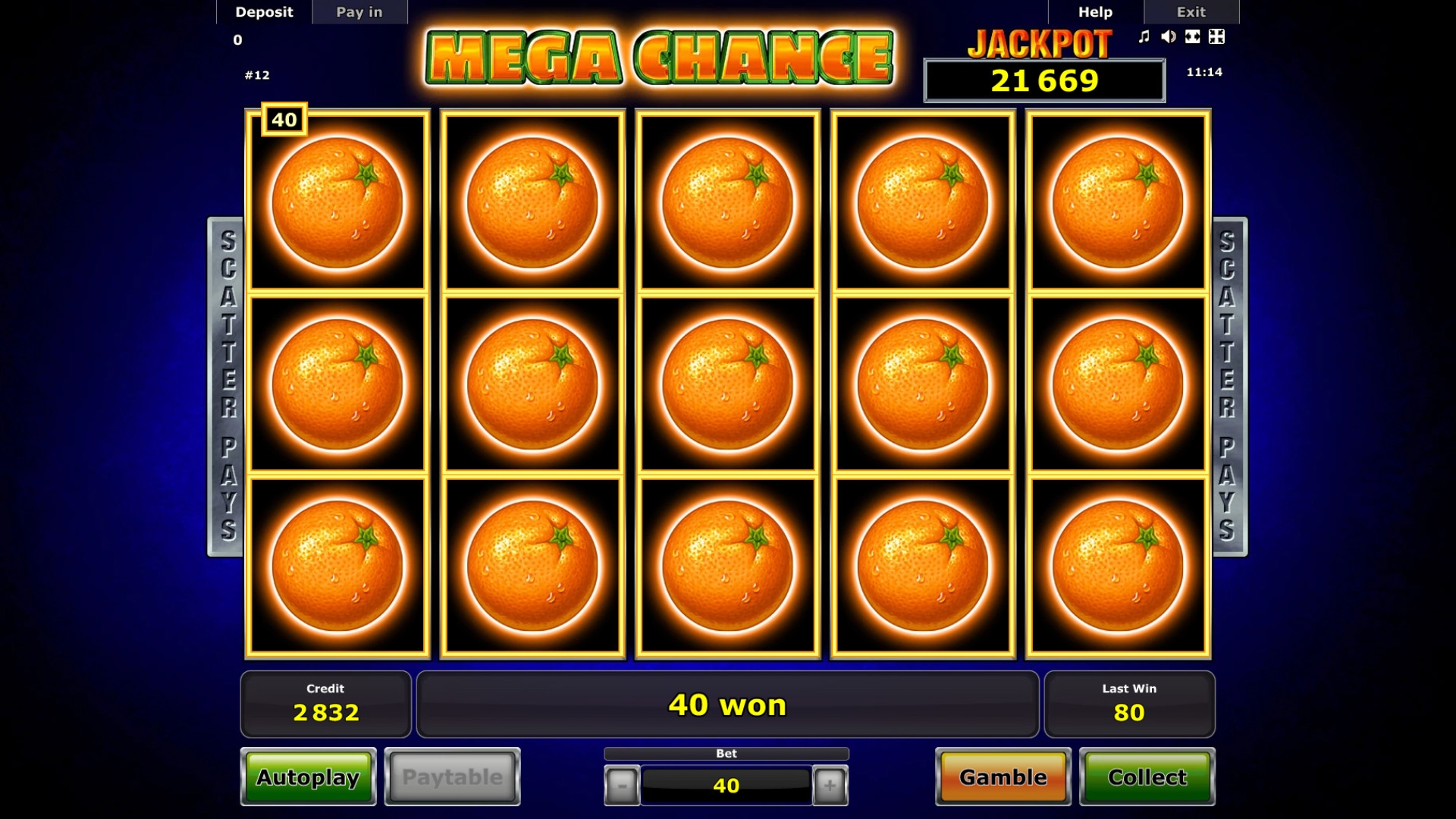Start Autoplay mode
Image resolution: width=1456 pixels, height=819 pixels.
click(x=308, y=777)
